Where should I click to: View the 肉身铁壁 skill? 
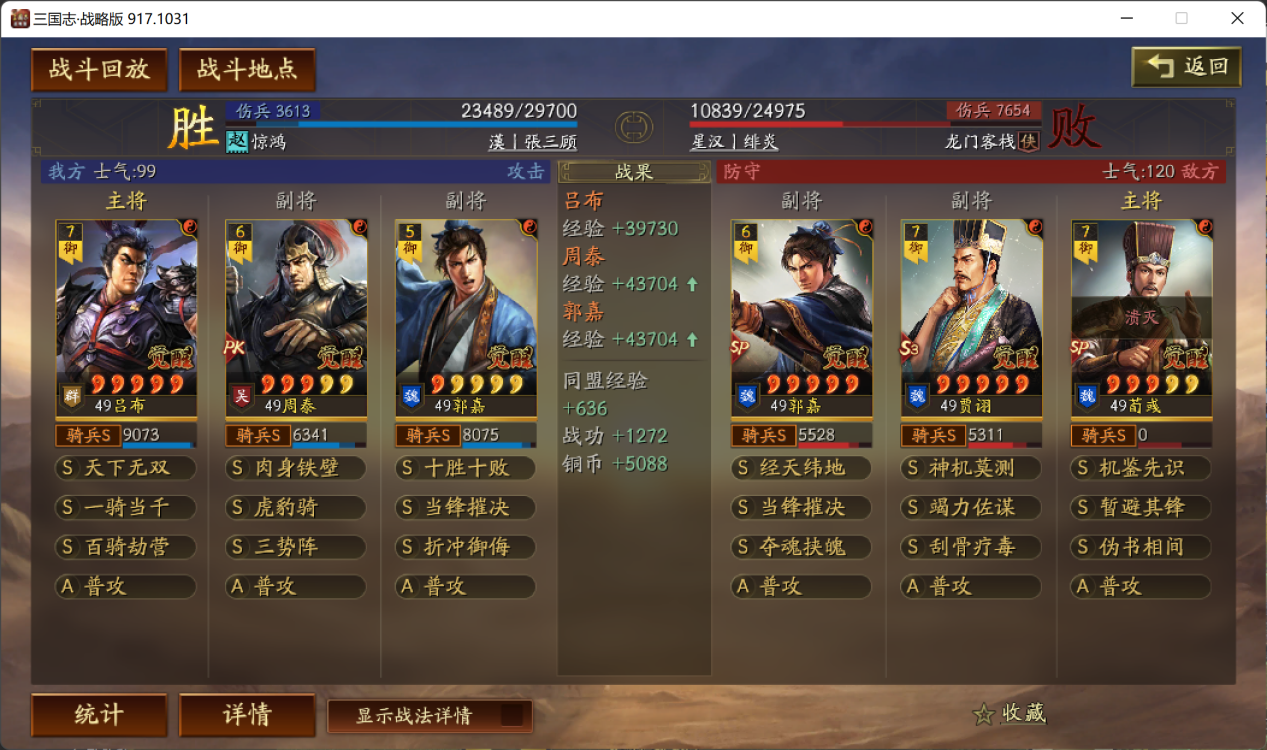296,468
